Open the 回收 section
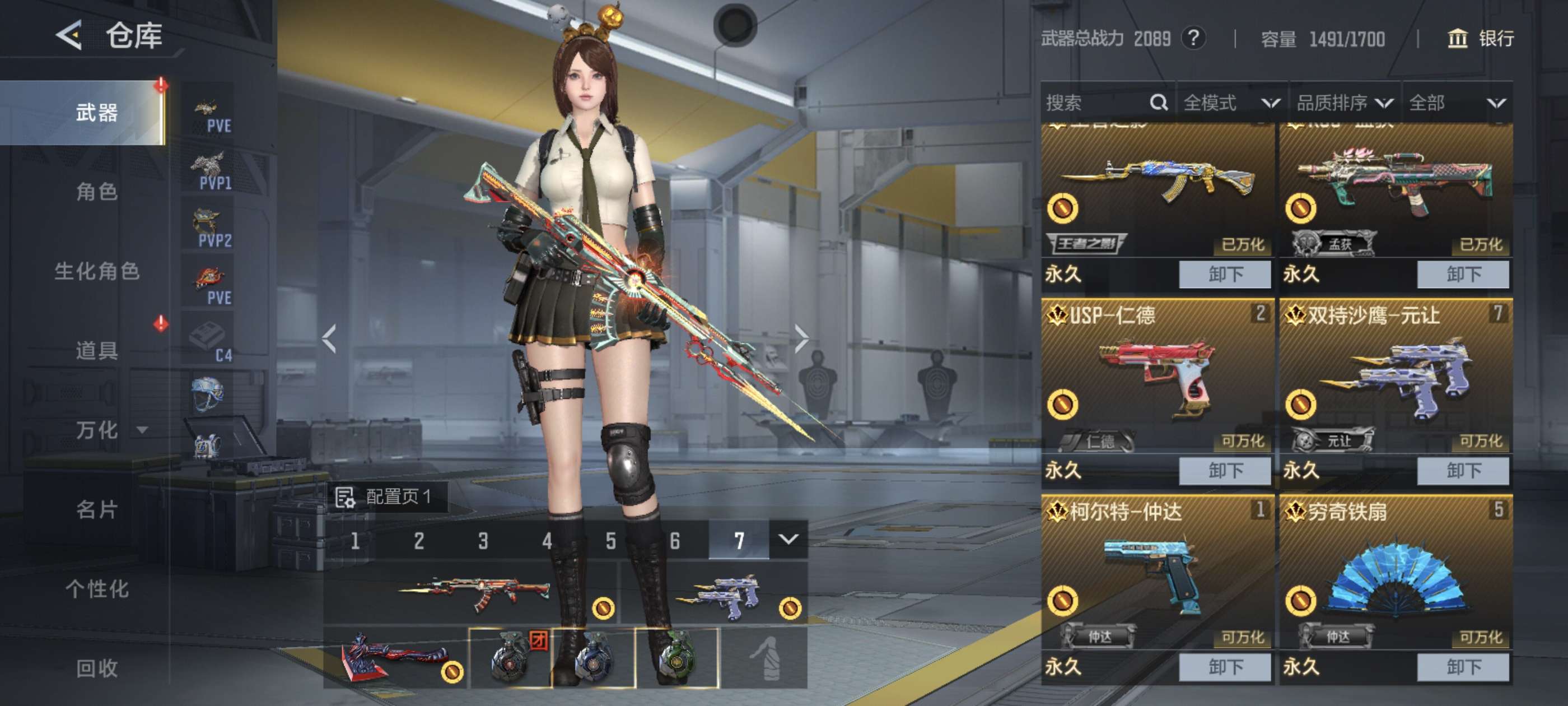The image size is (1568, 706). 97,668
